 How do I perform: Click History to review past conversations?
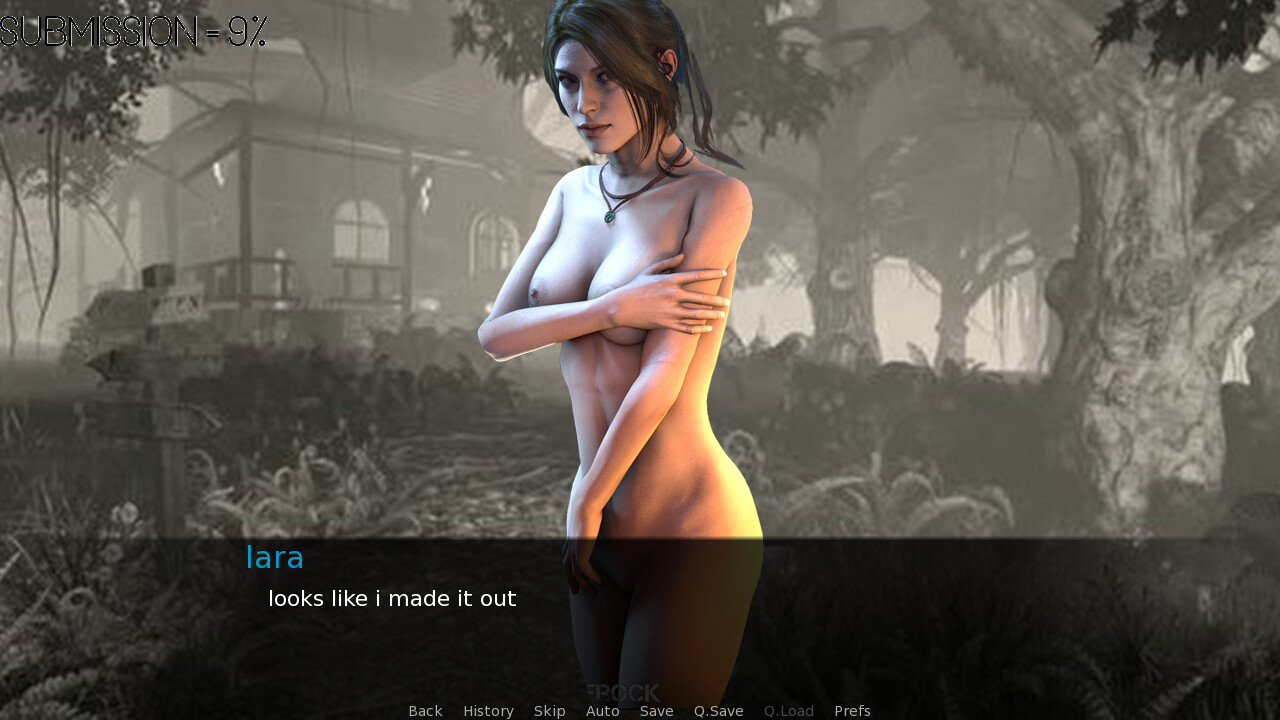pos(488,710)
